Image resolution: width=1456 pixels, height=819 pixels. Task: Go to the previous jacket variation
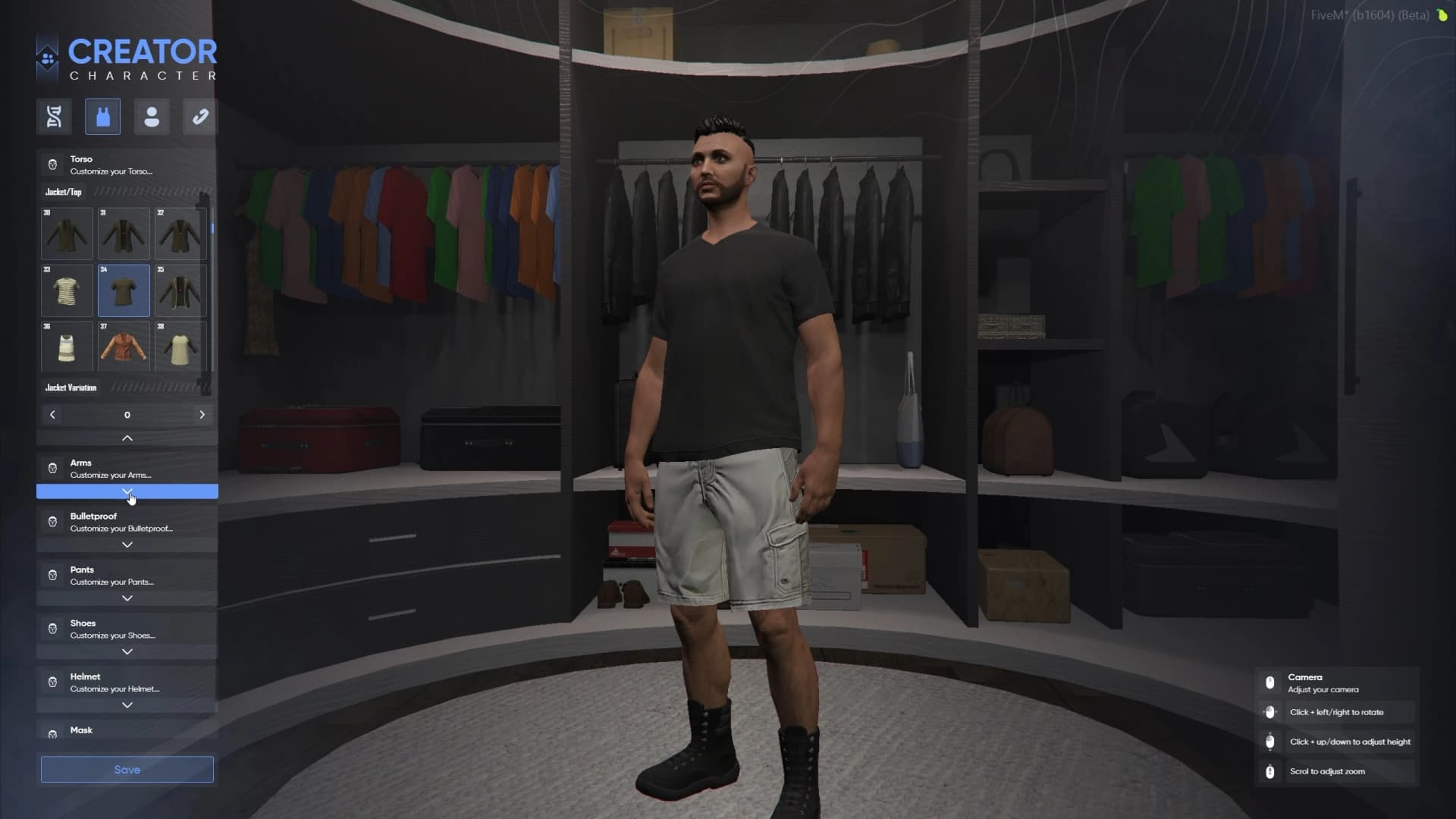point(52,415)
